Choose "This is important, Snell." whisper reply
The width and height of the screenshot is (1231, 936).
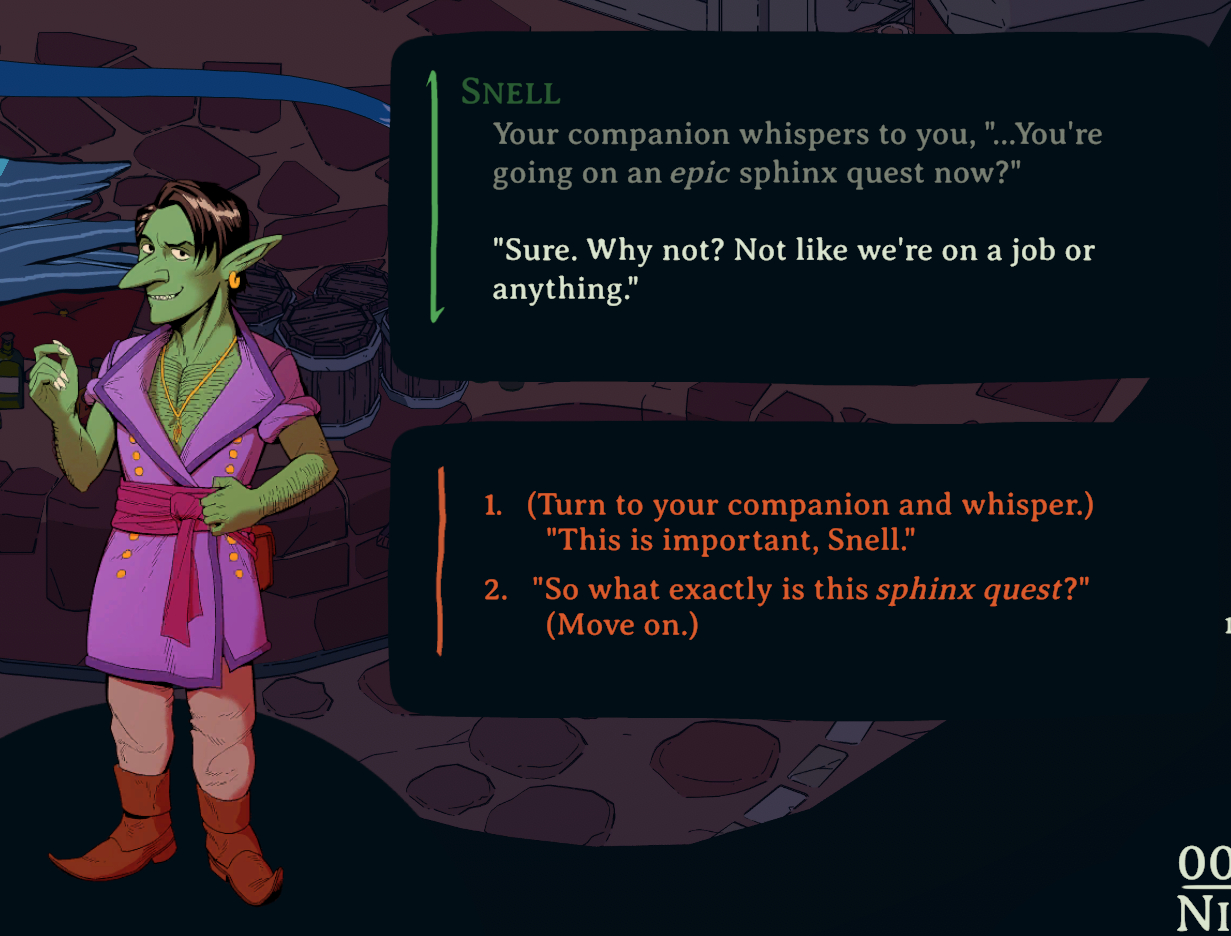790,522
